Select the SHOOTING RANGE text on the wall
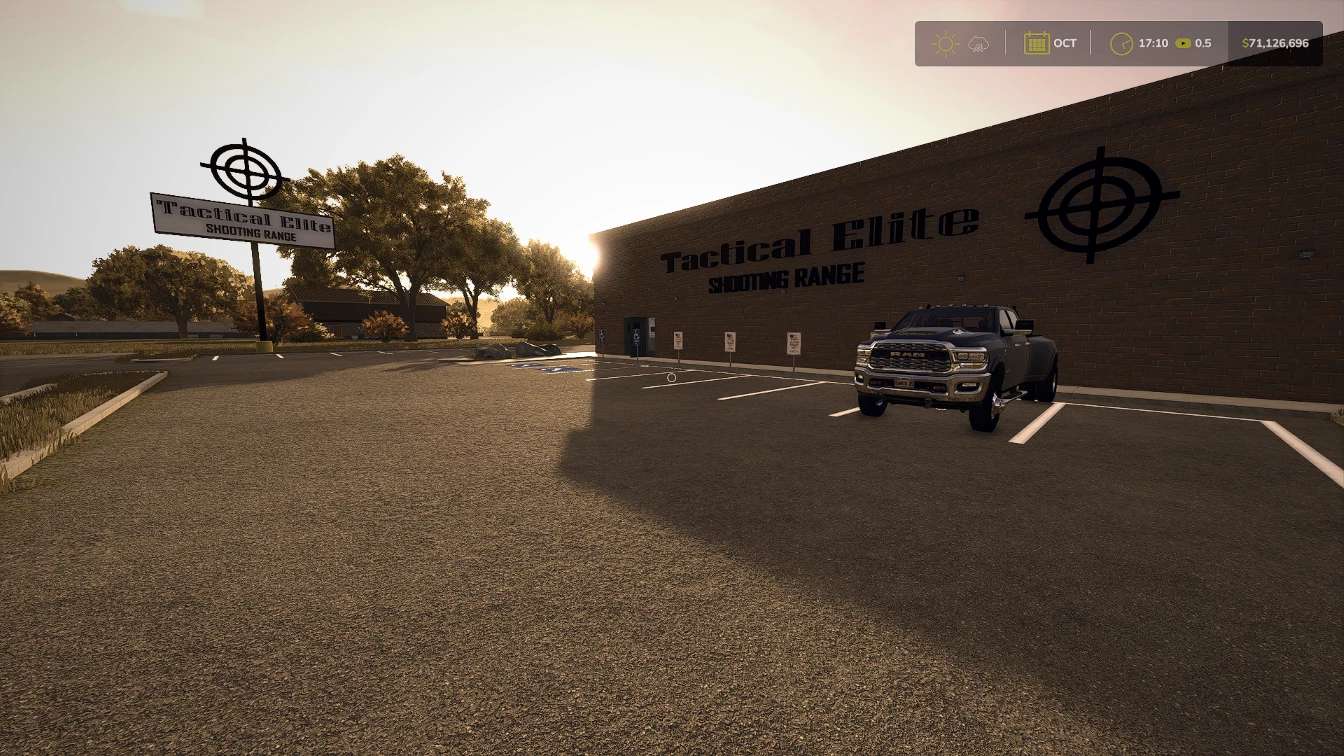 (x=786, y=275)
